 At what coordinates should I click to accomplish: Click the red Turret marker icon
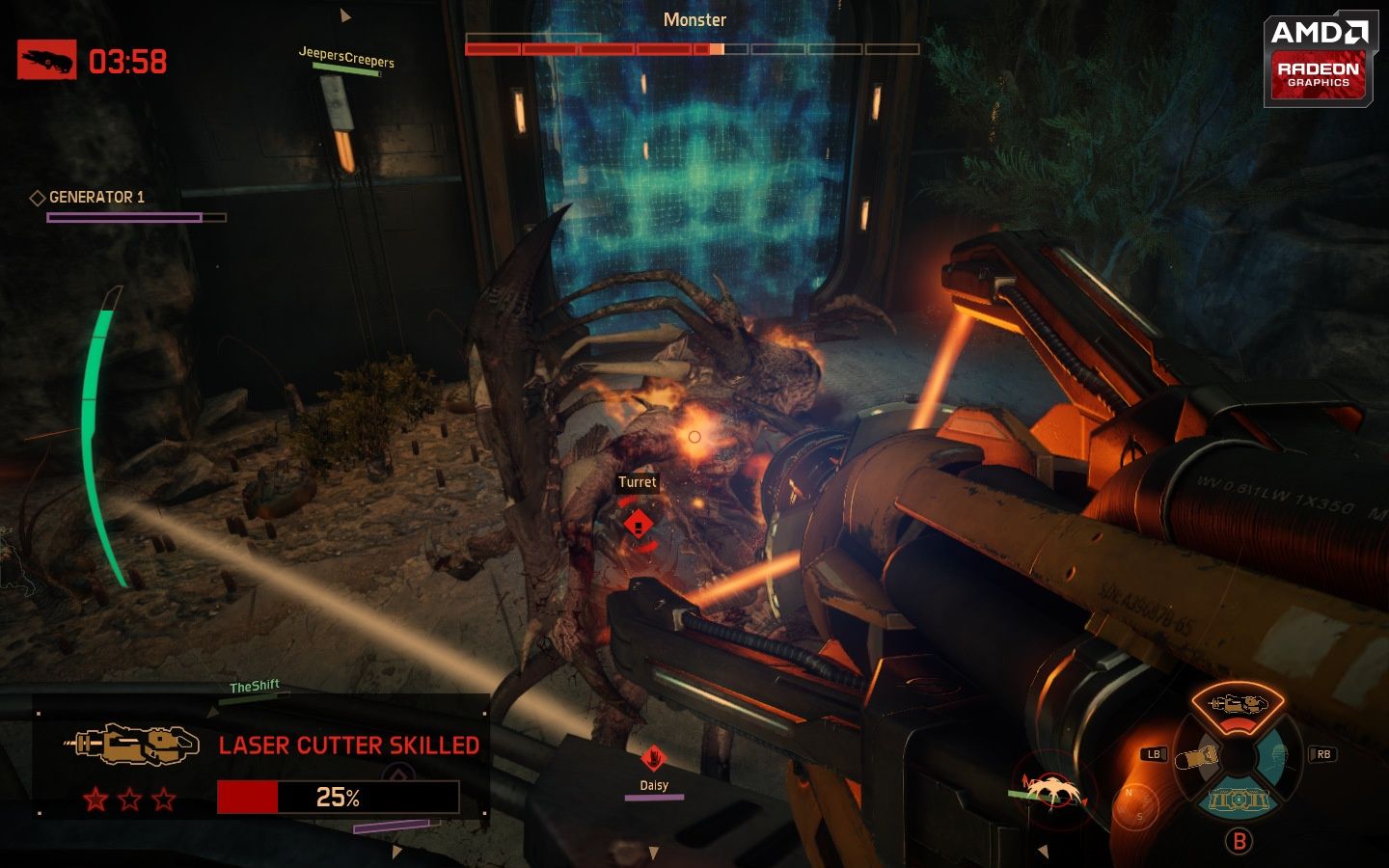(638, 524)
